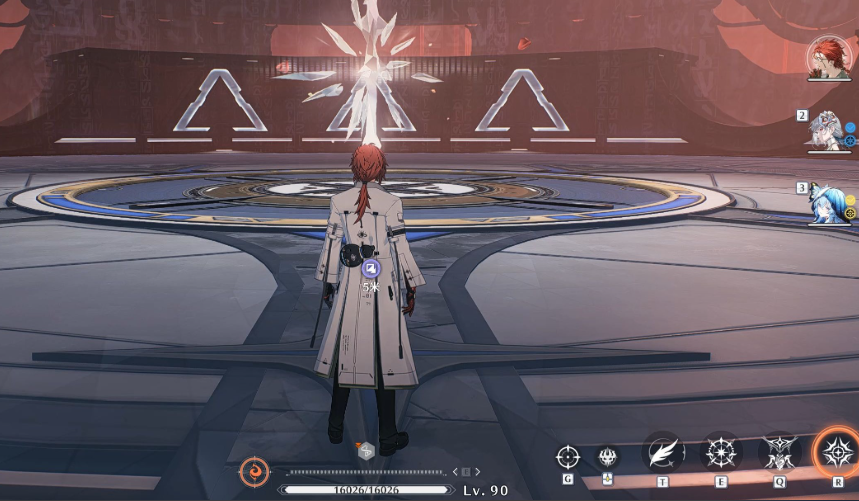The image size is (859, 501).
Task: Activate the crosshair aim ability
Action: 567,457
